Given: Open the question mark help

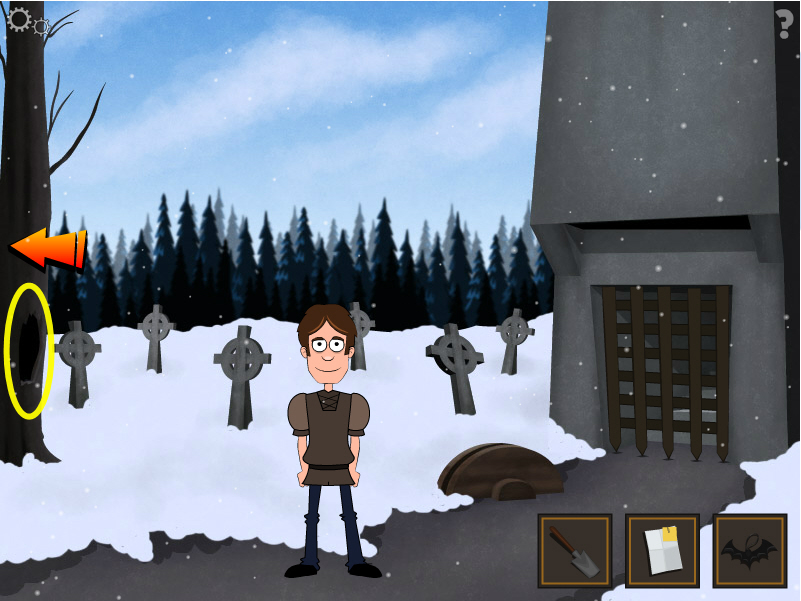Looking at the screenshot, I should tap(785, 22).
